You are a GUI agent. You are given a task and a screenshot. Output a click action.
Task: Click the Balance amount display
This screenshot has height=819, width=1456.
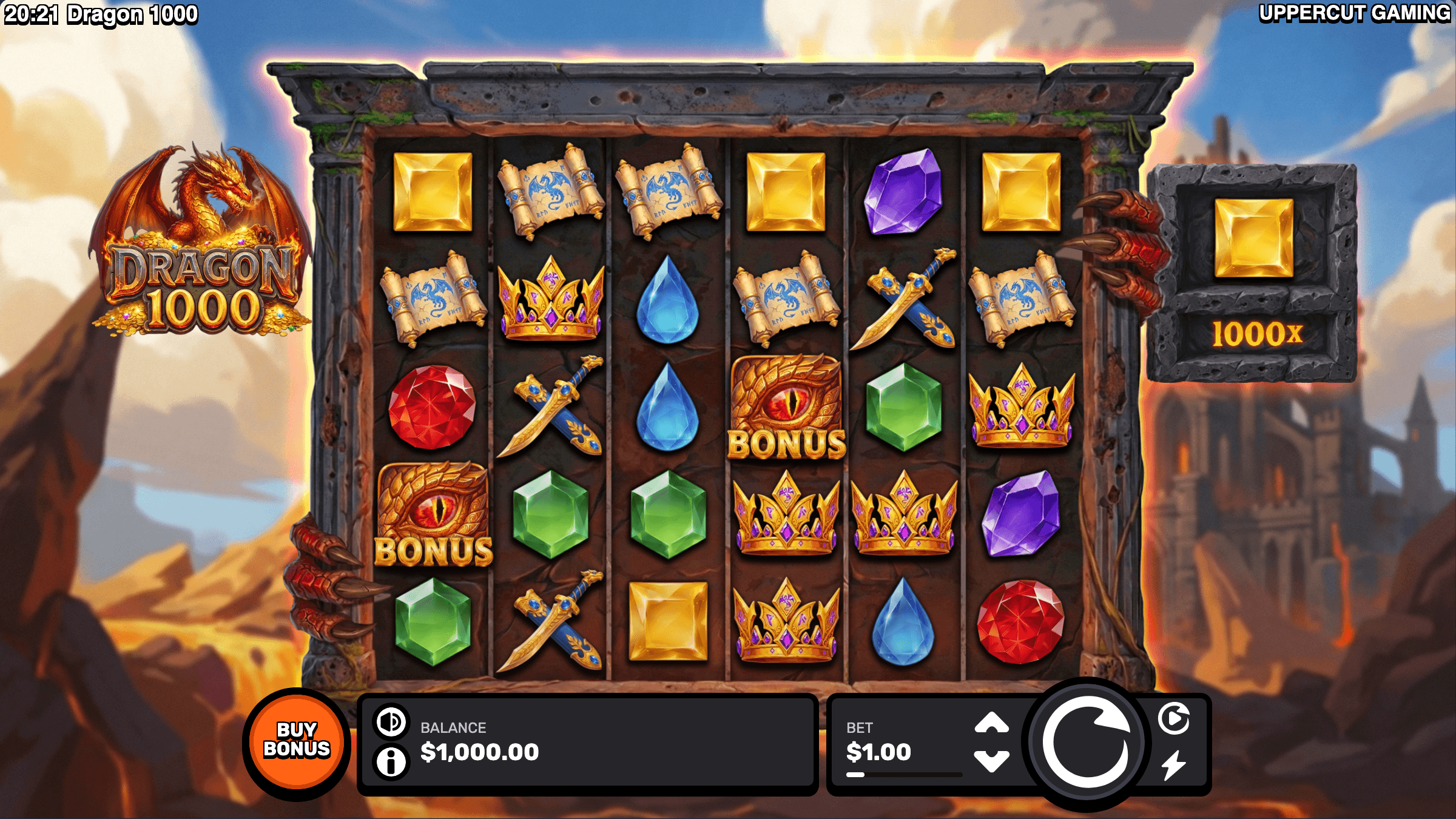(479, 751)
